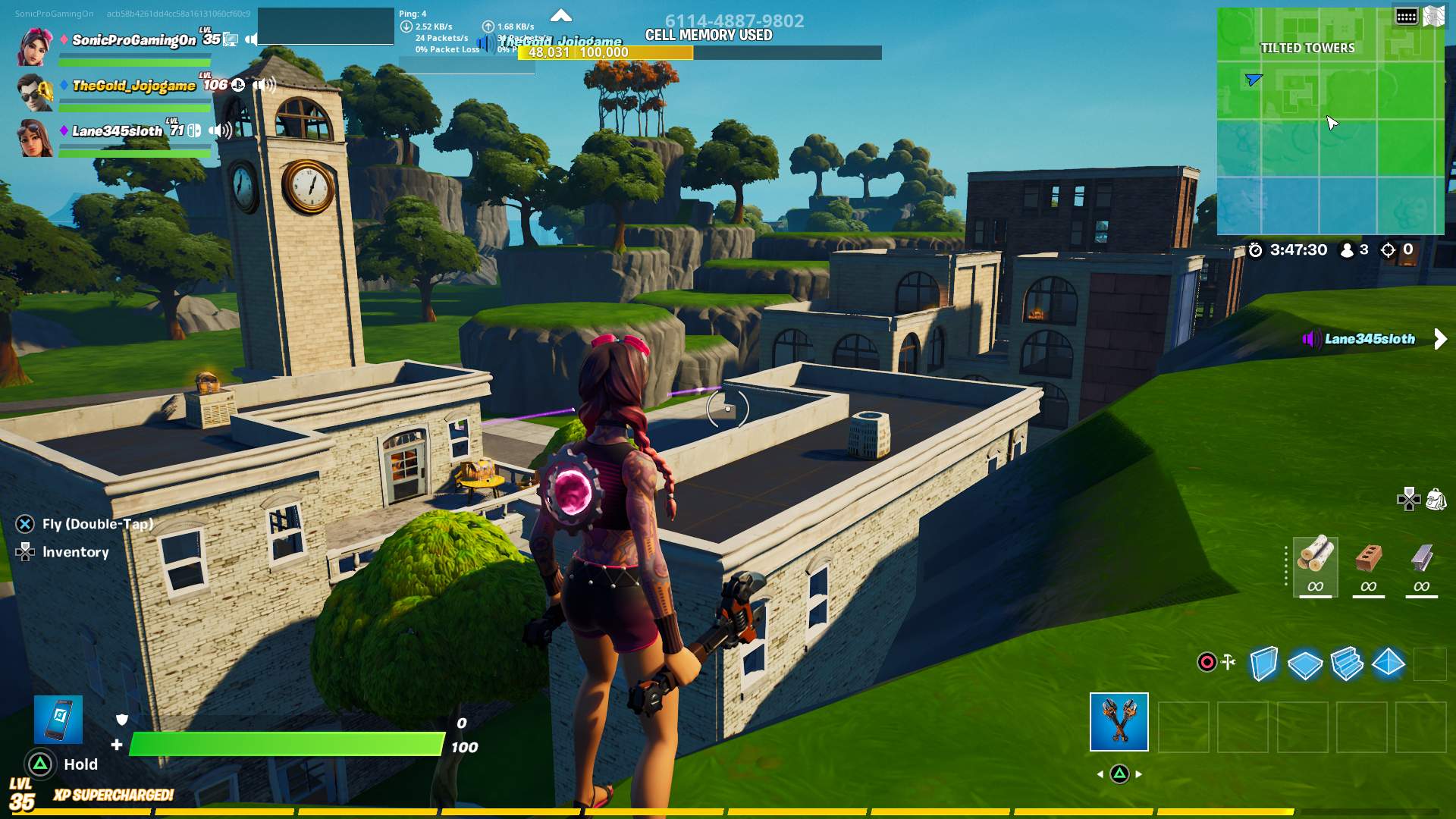Select the pyramid roof build piece
Viewport: 1456px width, 819px height.
point(1388,664)
